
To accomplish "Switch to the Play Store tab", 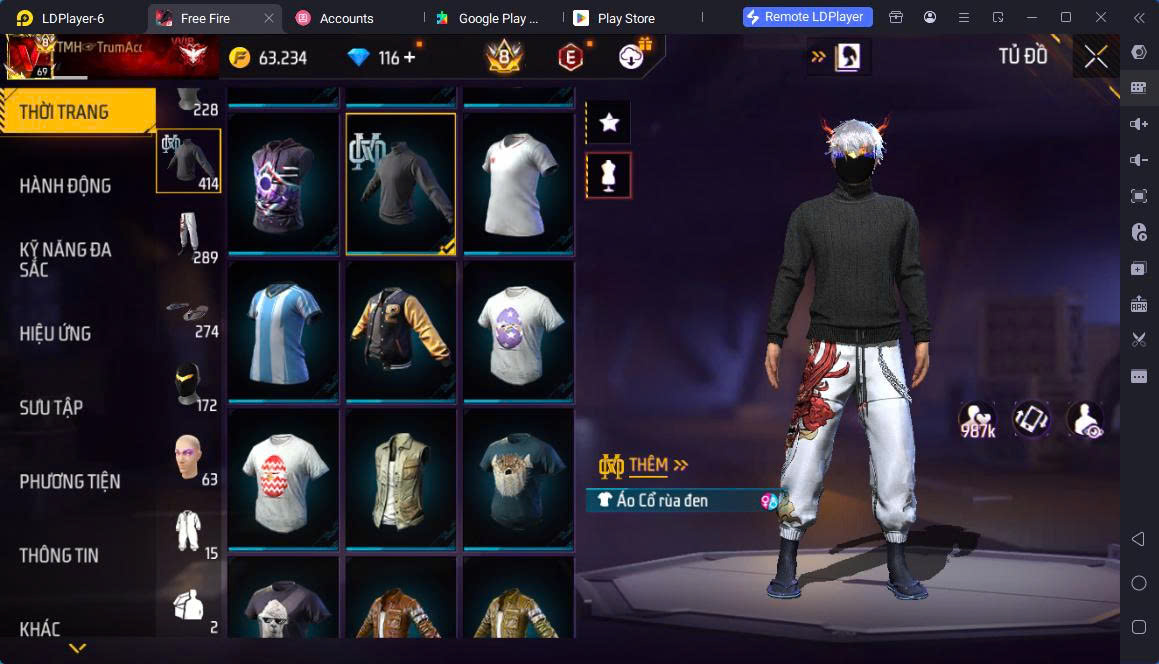I will (x=625, y=18).
